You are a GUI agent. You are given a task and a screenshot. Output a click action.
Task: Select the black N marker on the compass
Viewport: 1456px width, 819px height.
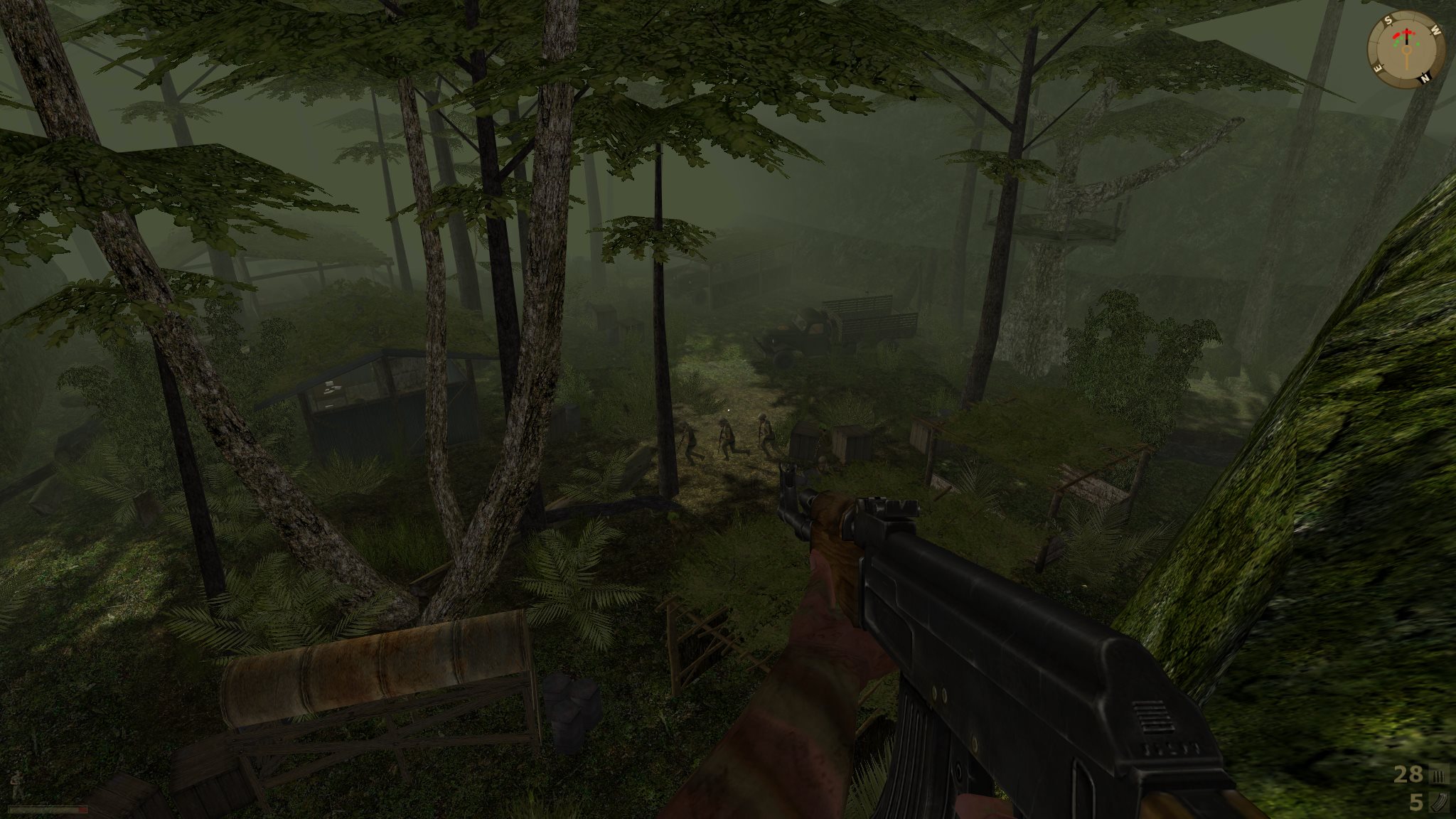coord(1425,77)
